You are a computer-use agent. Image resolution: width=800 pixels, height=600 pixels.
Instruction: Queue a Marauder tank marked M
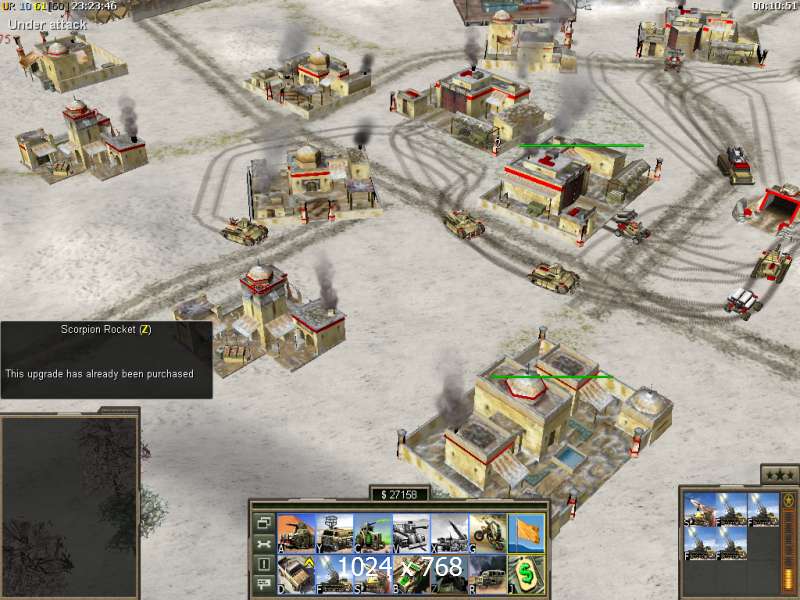410,530
